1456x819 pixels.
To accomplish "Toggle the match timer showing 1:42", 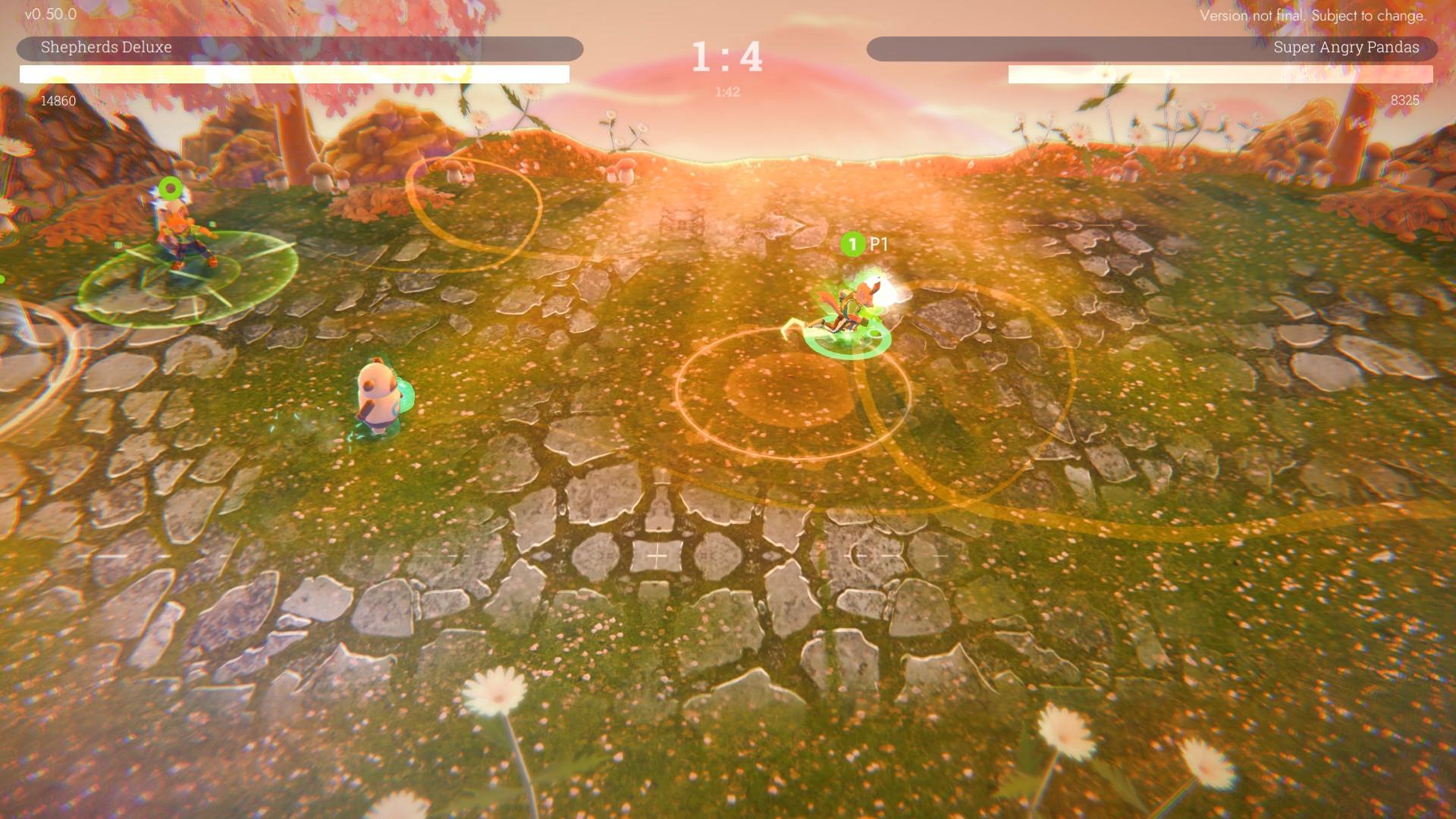I will tap(726, 91).
